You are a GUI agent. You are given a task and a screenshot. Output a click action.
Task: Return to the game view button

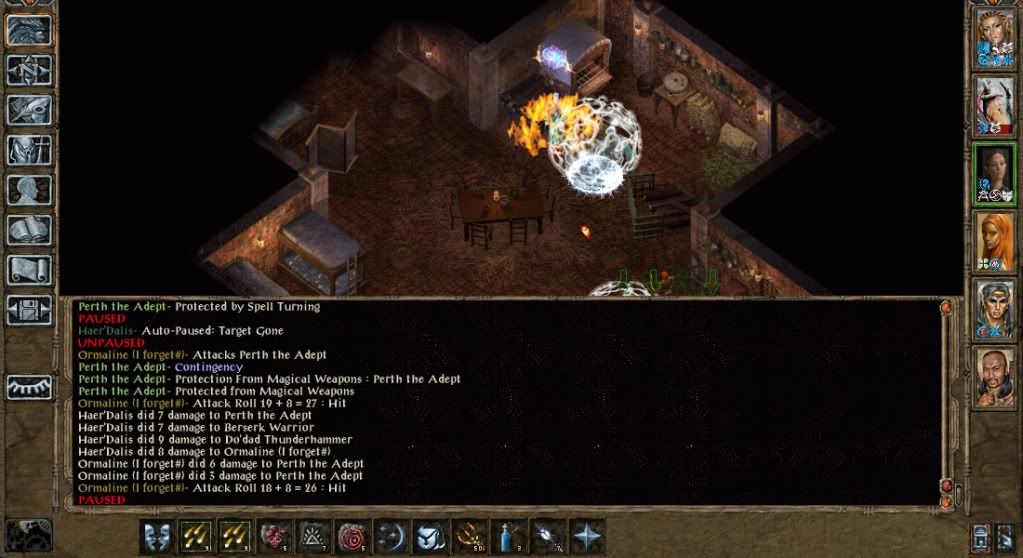click(x=29, y=29)
